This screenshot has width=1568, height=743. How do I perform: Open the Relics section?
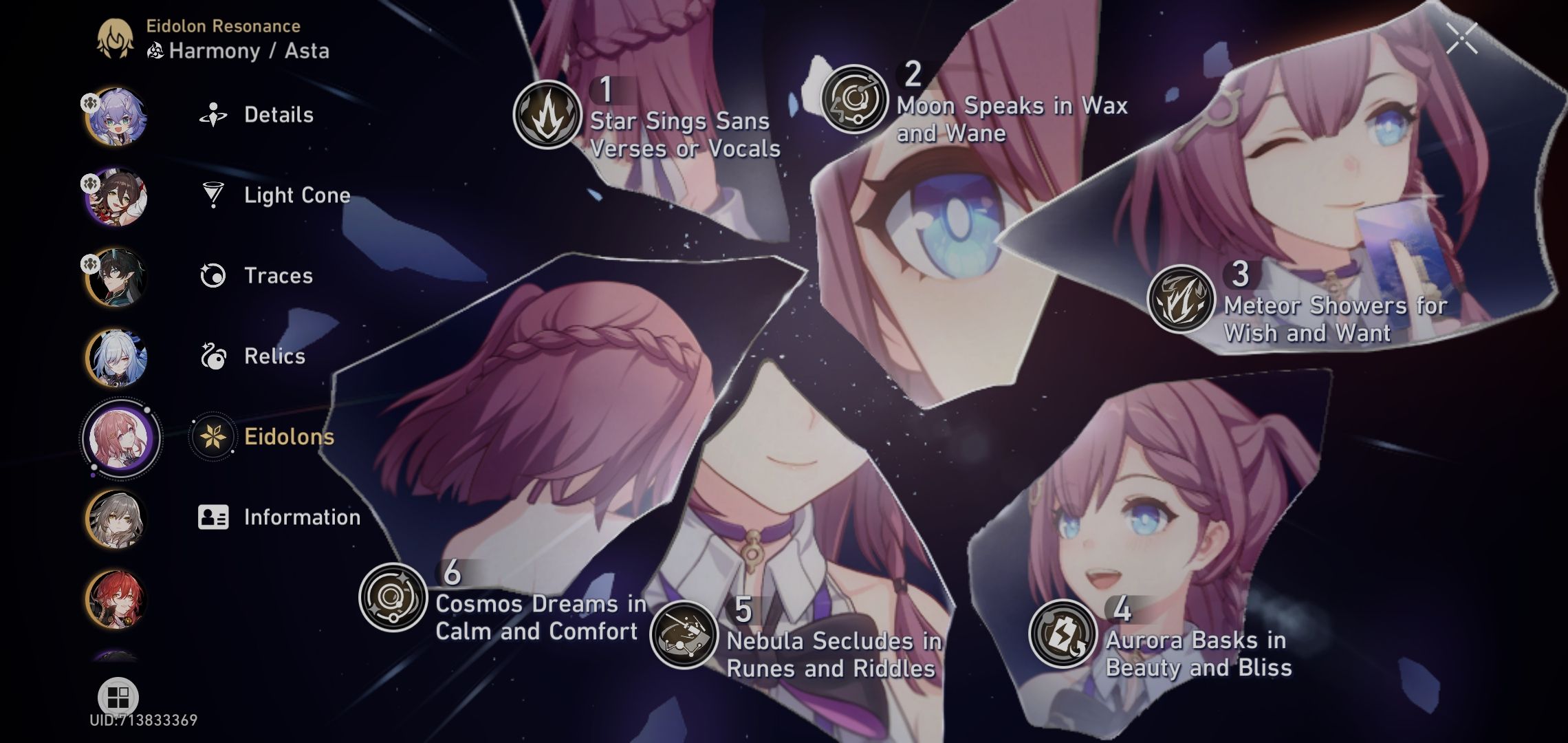click(x=273, y=357)
